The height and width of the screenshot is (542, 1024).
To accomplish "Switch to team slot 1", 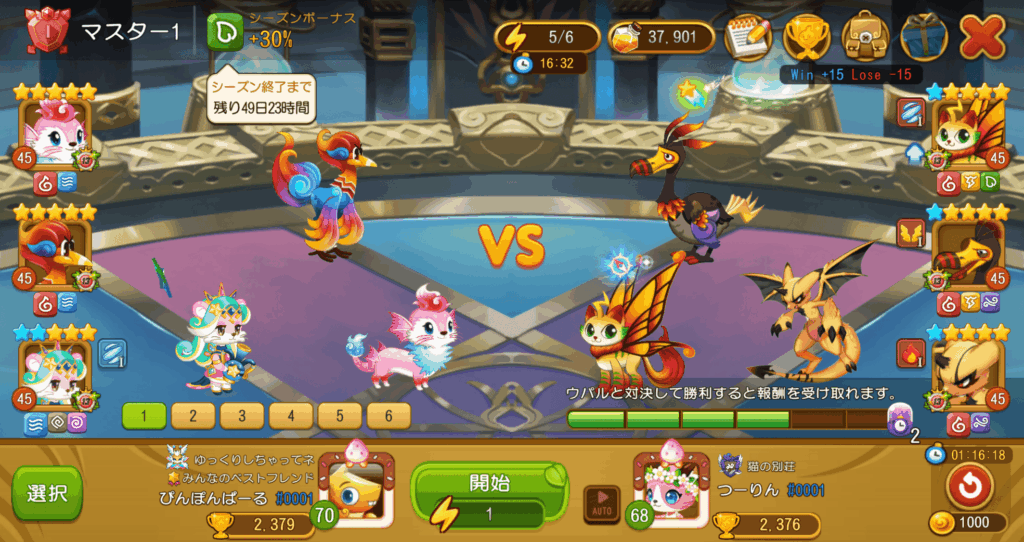I will [145, 415].
